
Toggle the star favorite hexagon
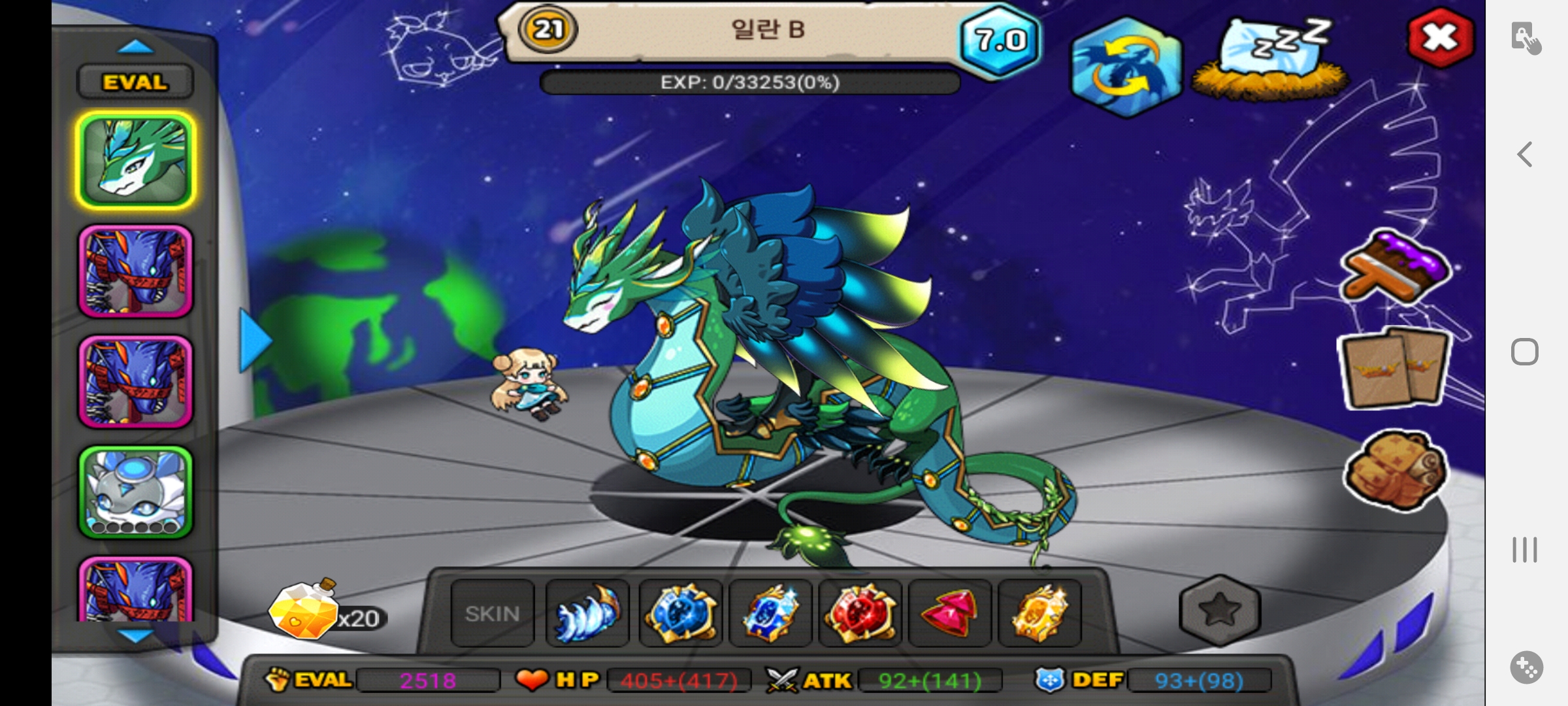(x=1220, y=611)
